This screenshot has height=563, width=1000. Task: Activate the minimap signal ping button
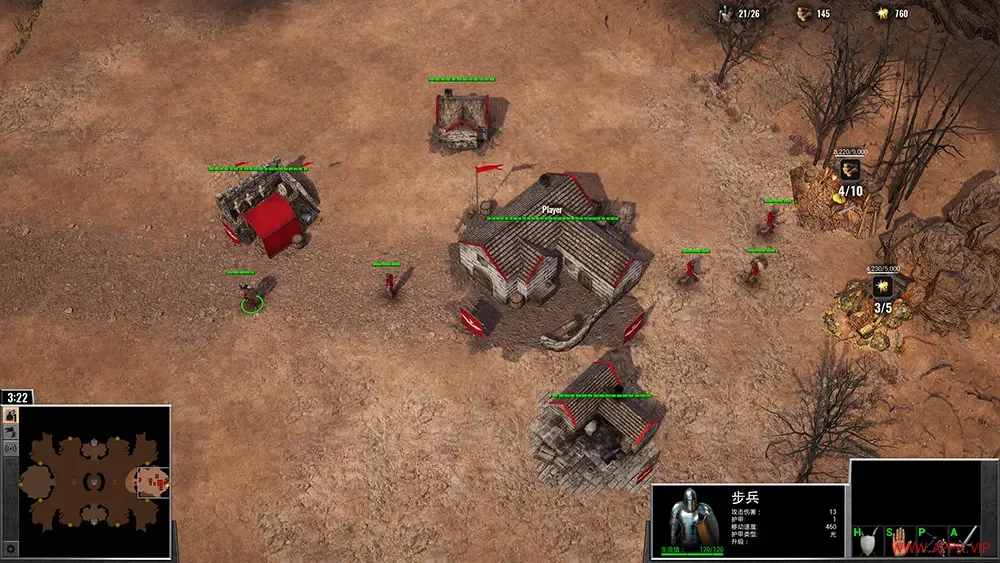(x=10, y=449)
